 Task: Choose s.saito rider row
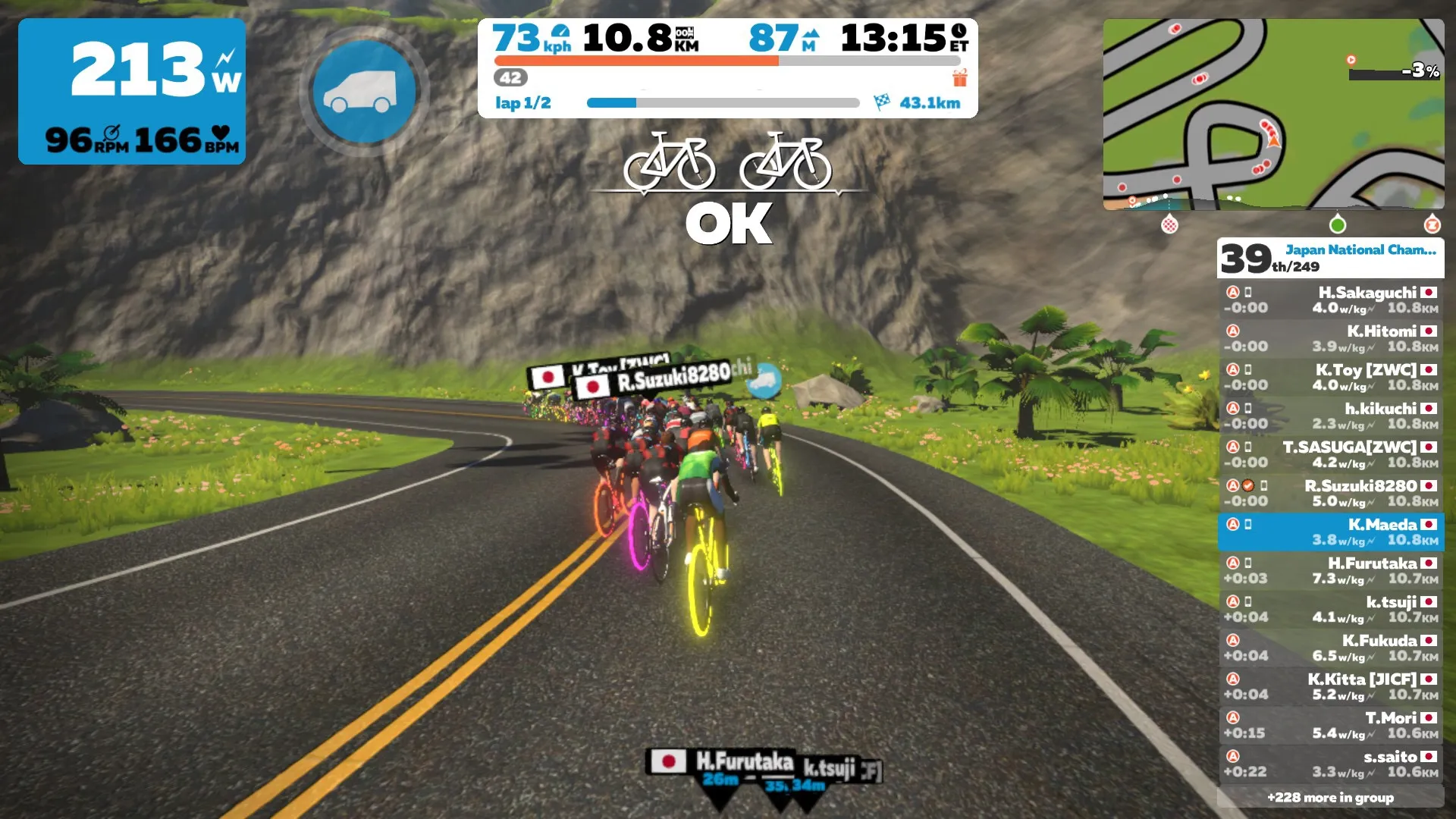(x=1330, y=764)
